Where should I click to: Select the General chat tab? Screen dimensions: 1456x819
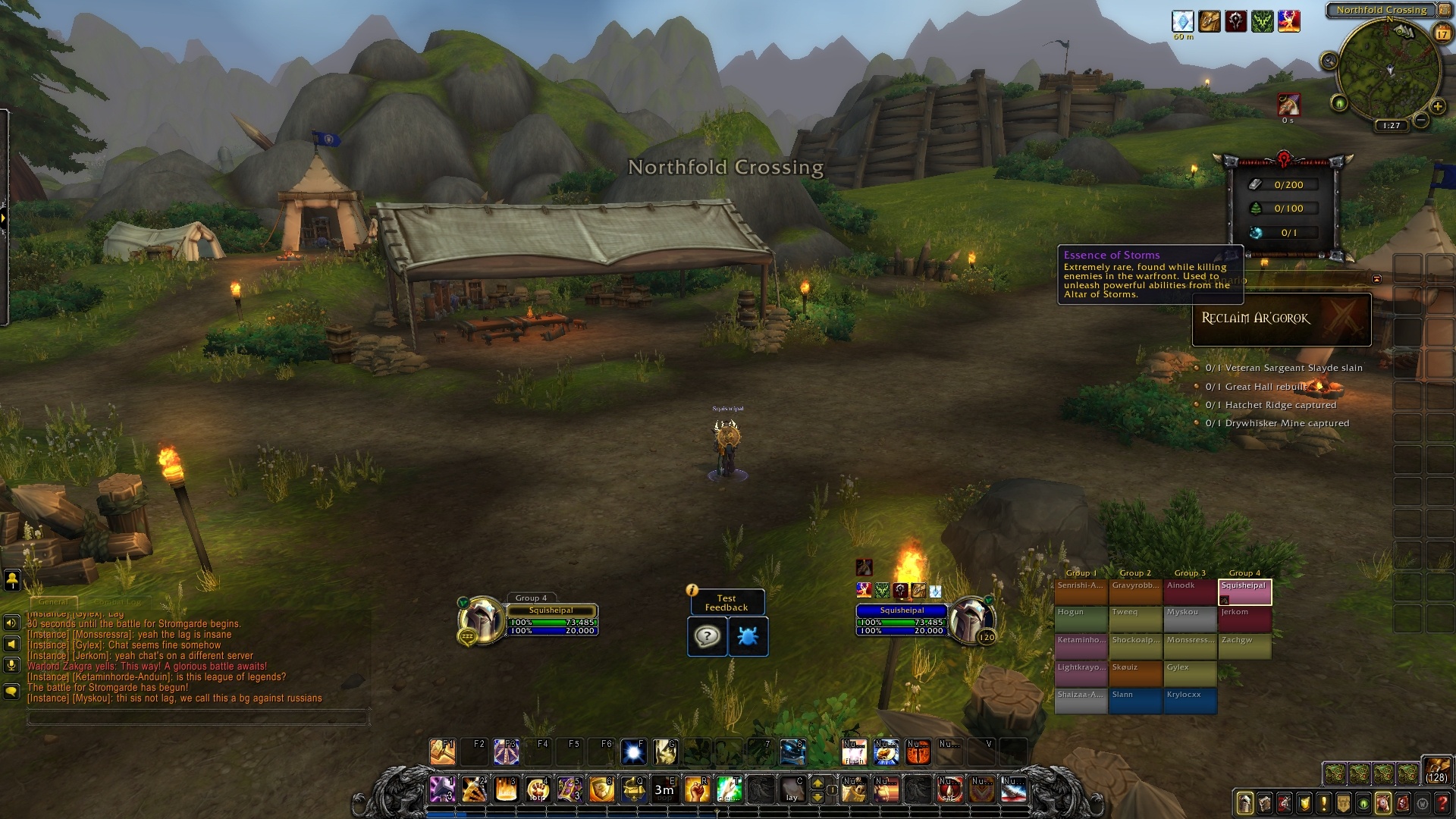(53, 601)
